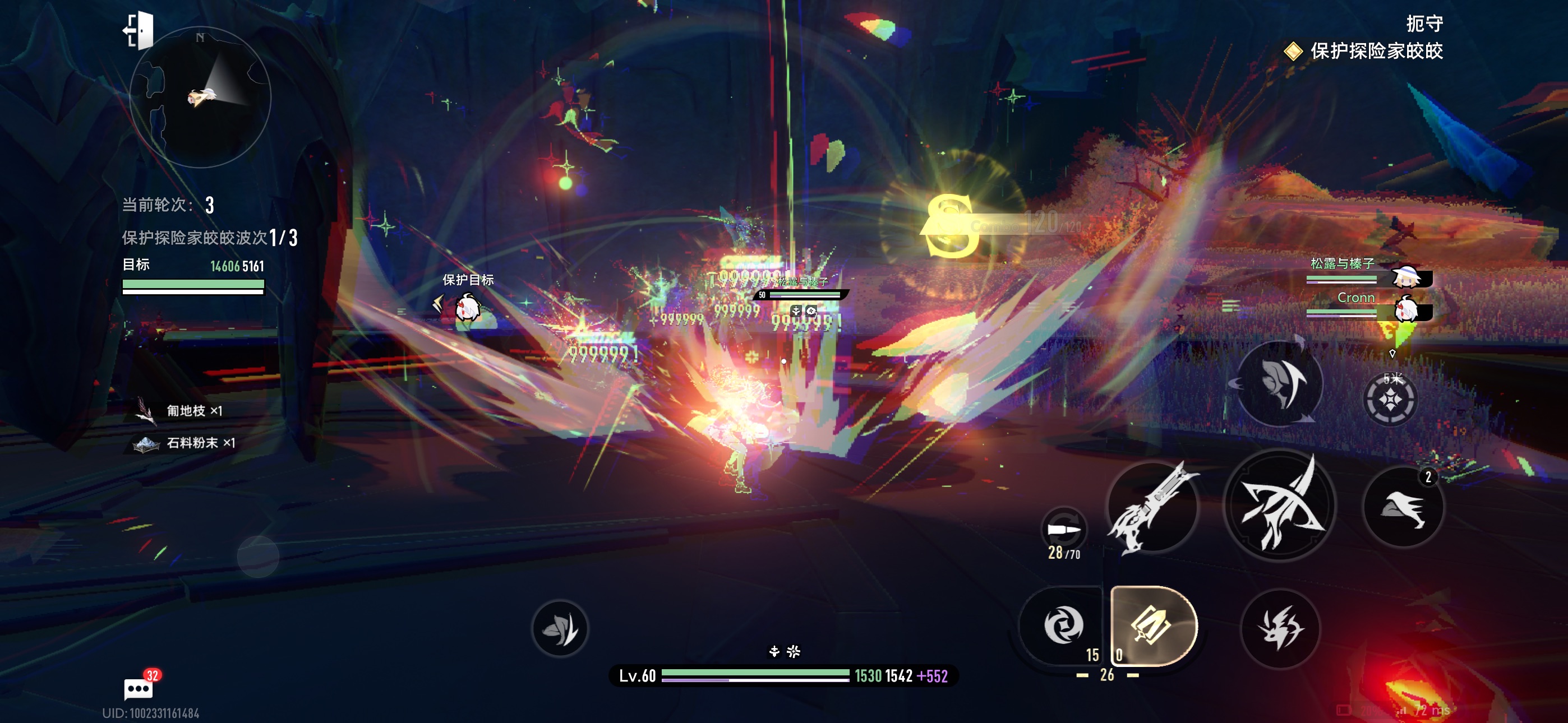Tap the bottom-right clawed creature skill button
The height and width of the screenshot is (723, 1568).
[x=1281, y=628]
